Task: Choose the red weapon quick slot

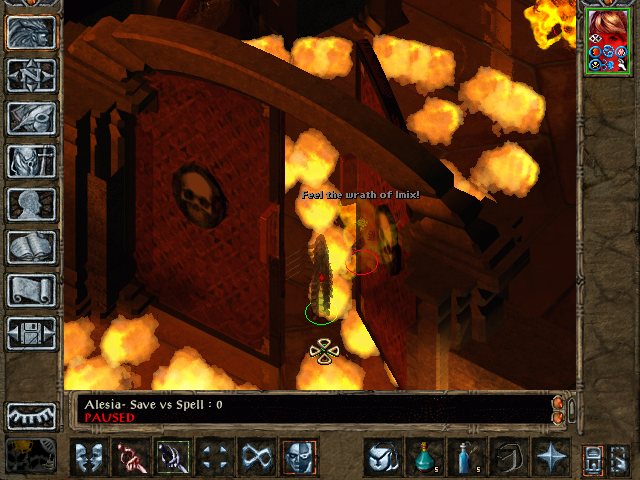Action: pyautogui.click(x=130, y=456)
